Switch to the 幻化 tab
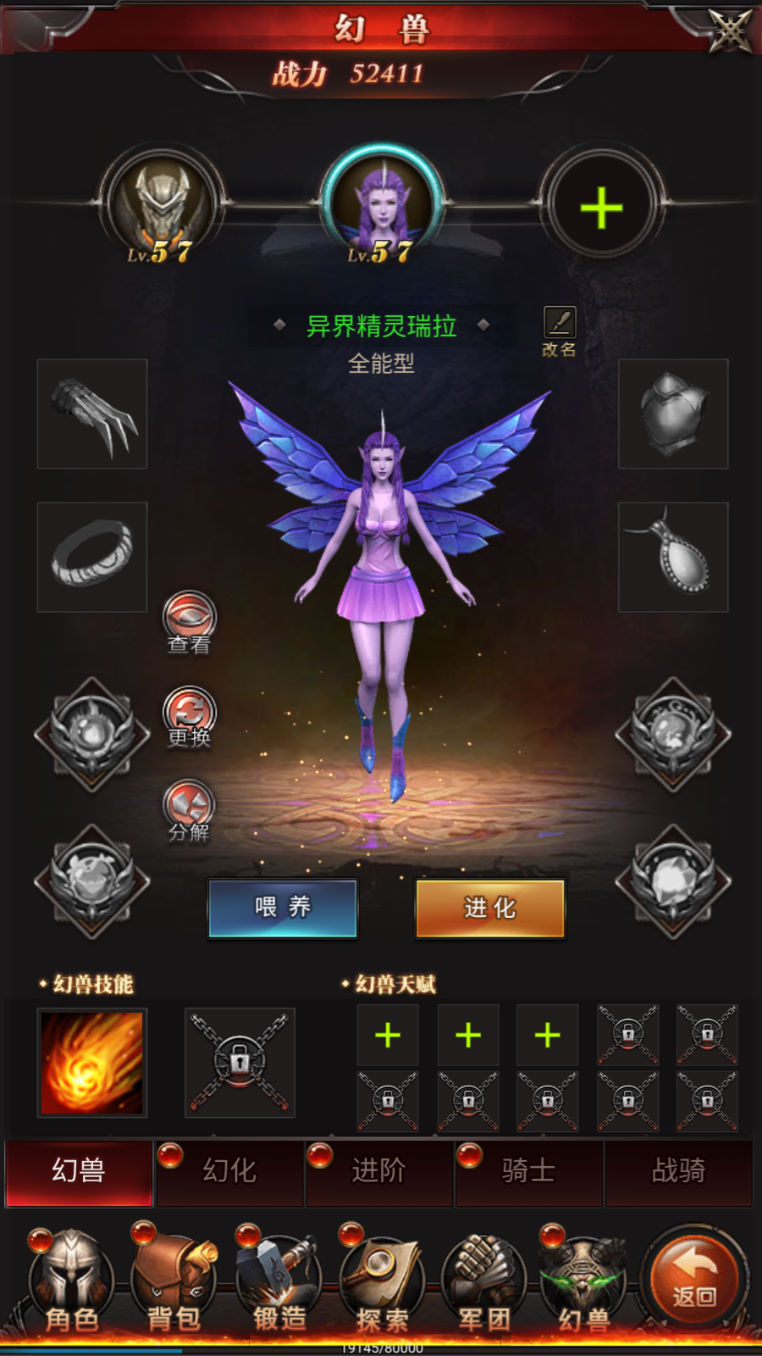The height and width of the screenshot is (1356, 762). pyautogui.click(x=230, y=1171)
